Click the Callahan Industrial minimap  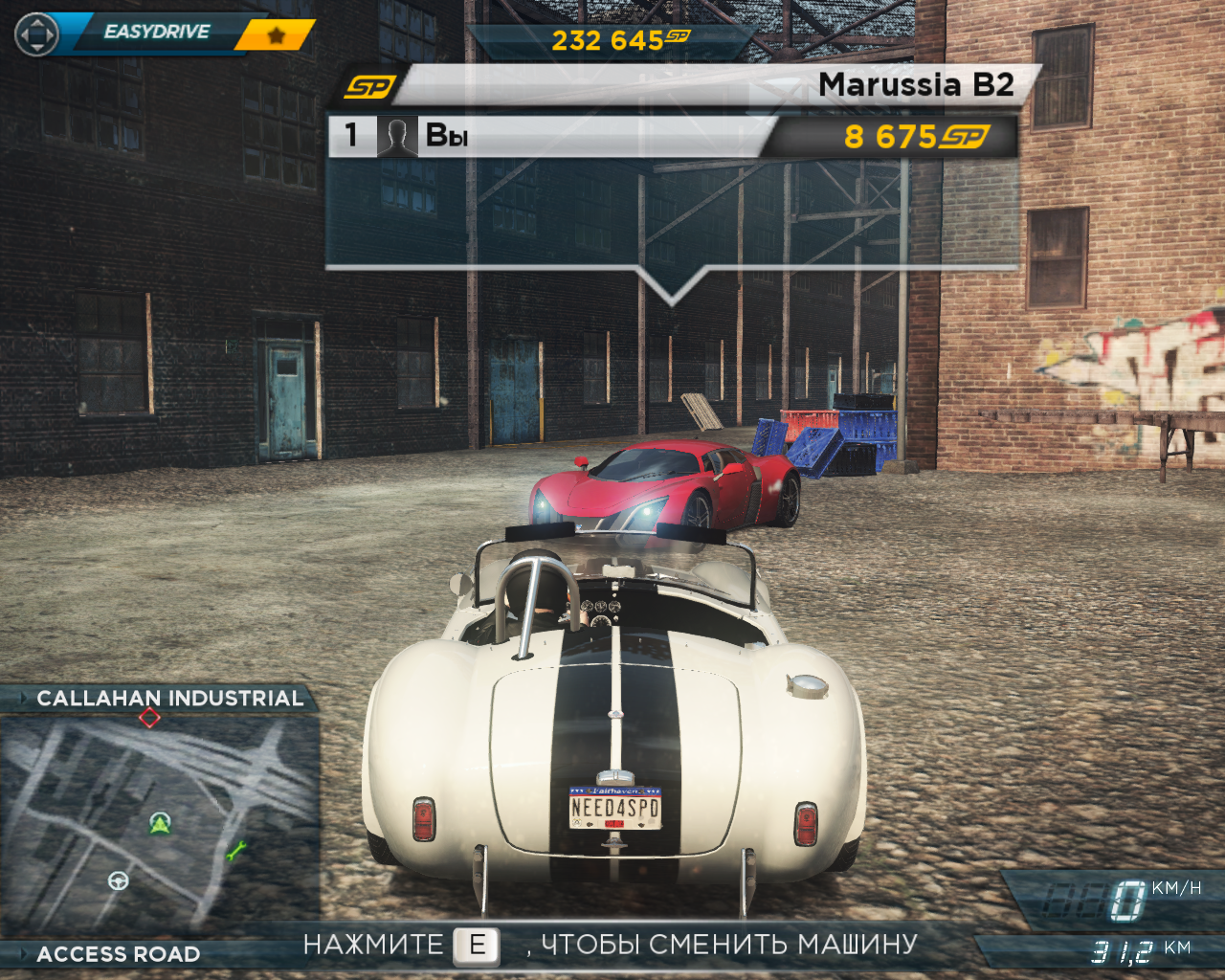[x=159, y=823]
